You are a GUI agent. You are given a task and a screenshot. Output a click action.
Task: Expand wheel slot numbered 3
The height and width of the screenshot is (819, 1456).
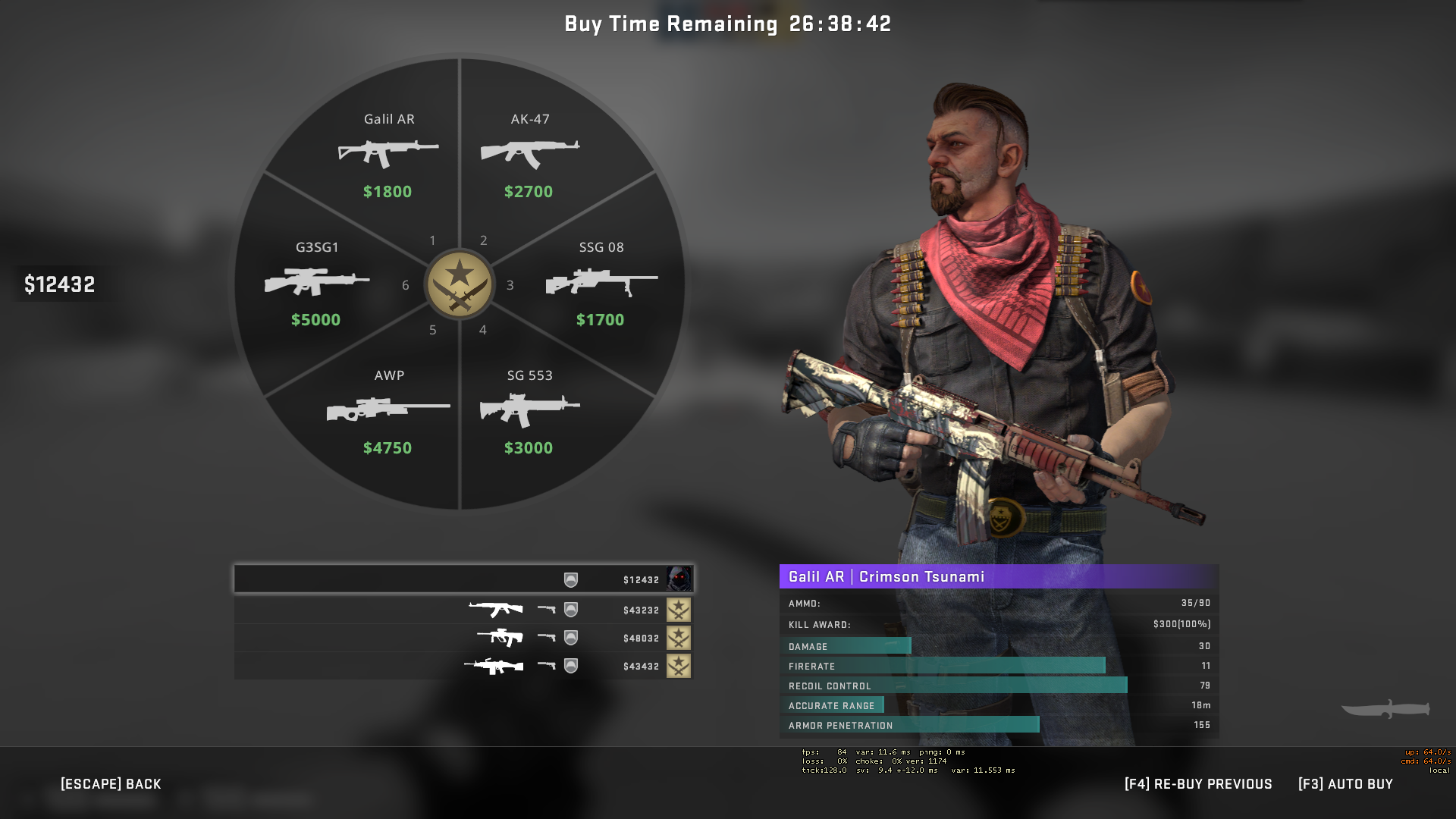[510, 286]
